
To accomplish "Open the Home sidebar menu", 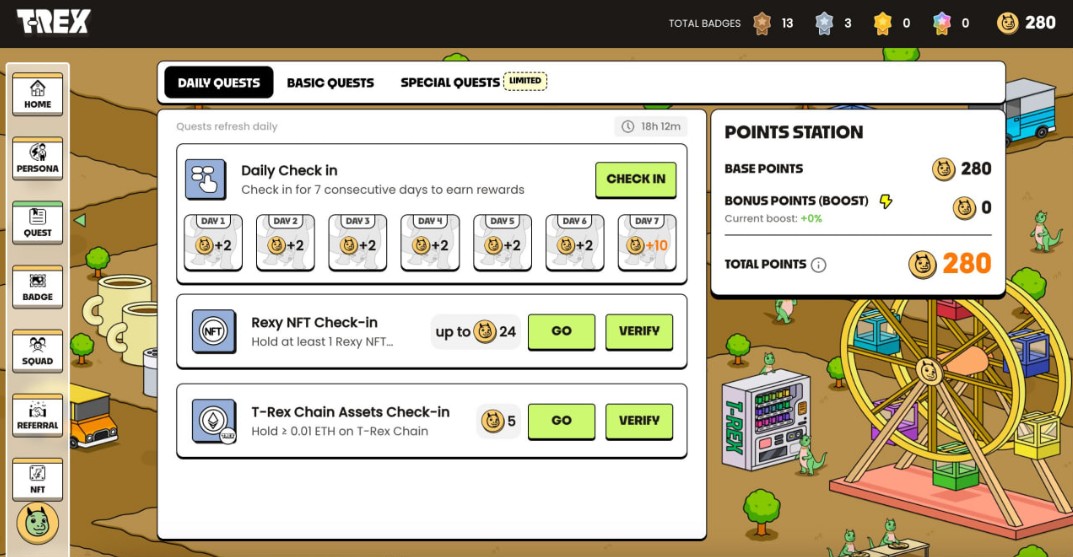I will 38,95.
